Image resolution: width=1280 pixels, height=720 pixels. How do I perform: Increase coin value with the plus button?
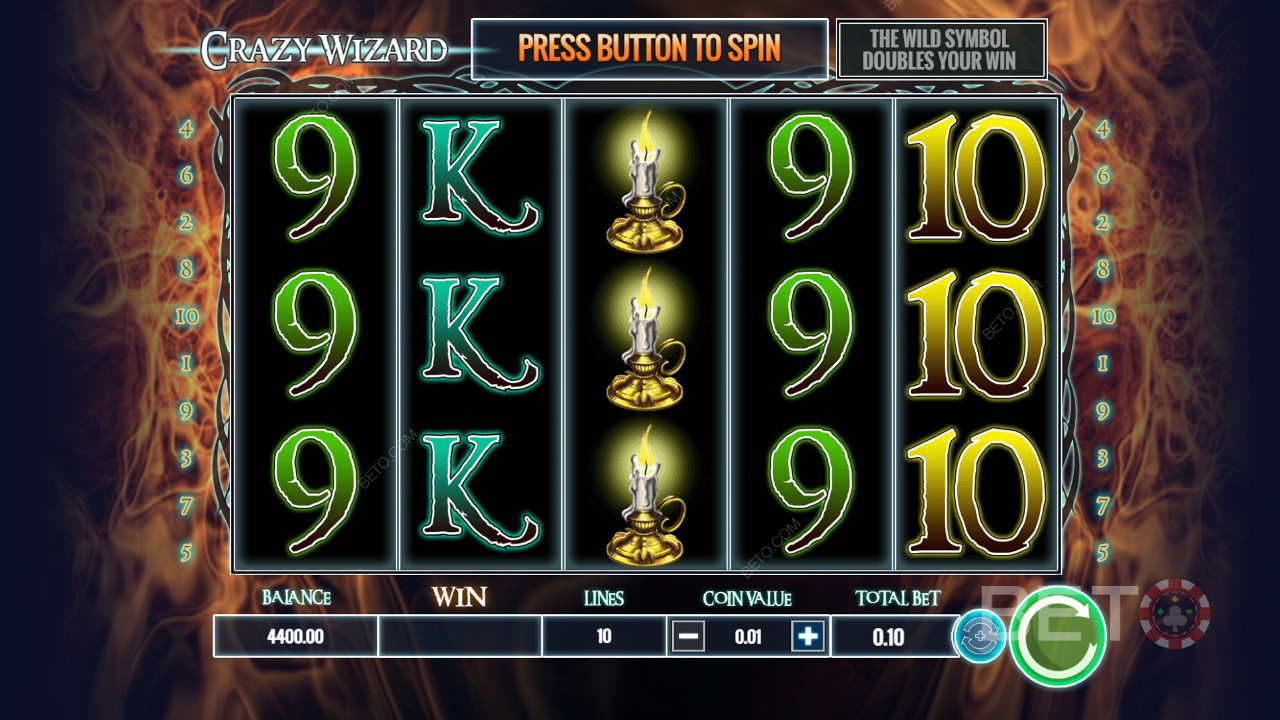pyautogui.click(x=808, y=636)
